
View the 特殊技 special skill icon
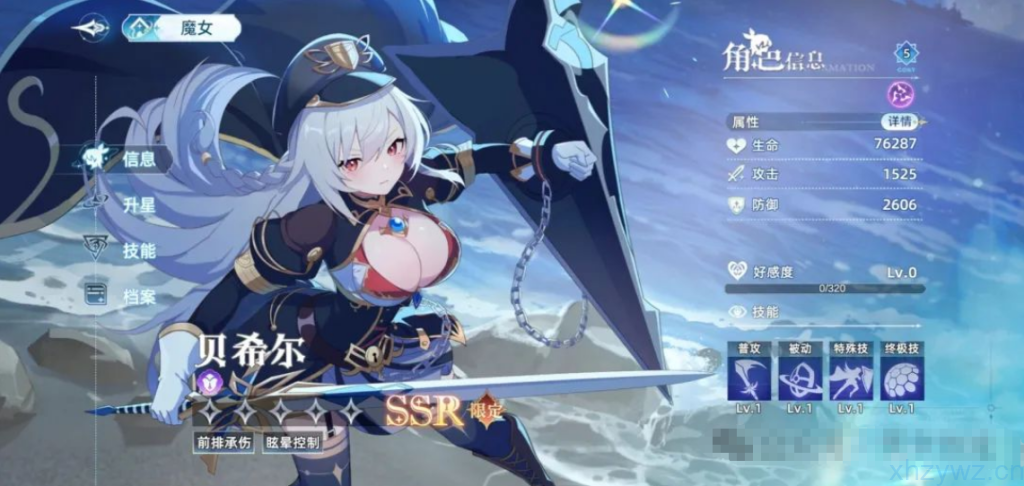pos(850,378)
